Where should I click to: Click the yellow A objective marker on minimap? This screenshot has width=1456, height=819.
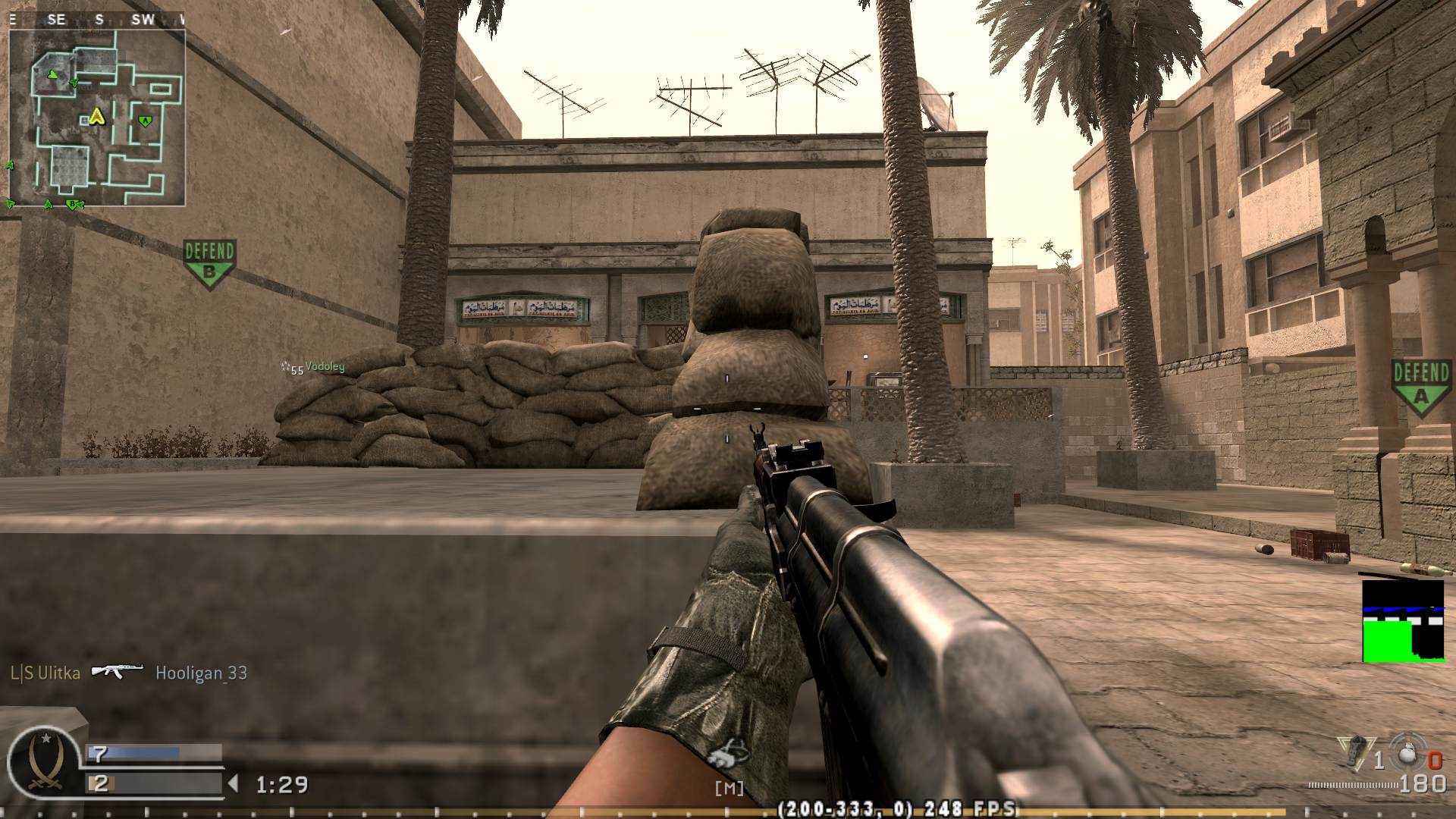click(x=96, y=118)
